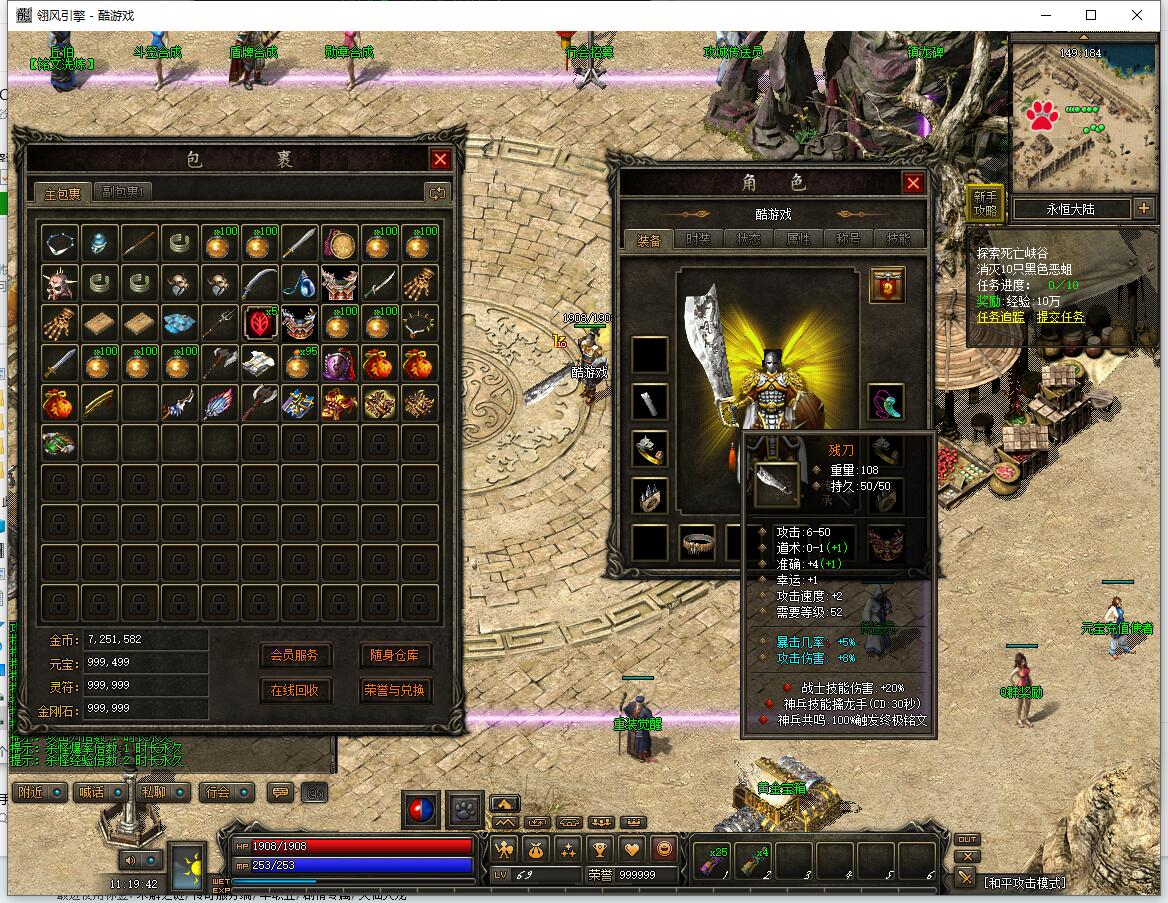Image resolution: width=1168 pixels, height=903 pixels.
Task: Click the 提交任务 submit quest link
Action: 1060,317
